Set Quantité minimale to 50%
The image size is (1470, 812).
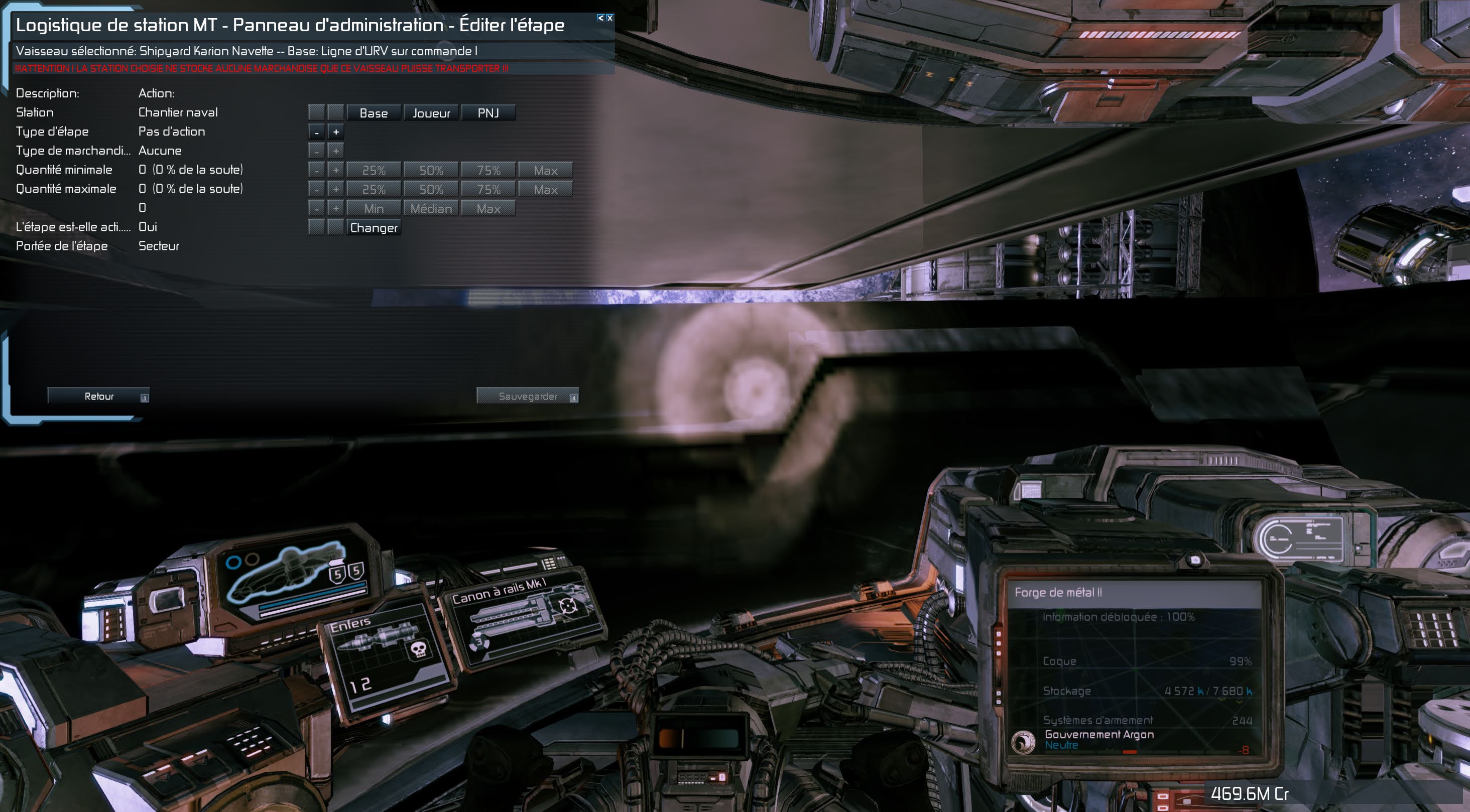pos(431,170)
